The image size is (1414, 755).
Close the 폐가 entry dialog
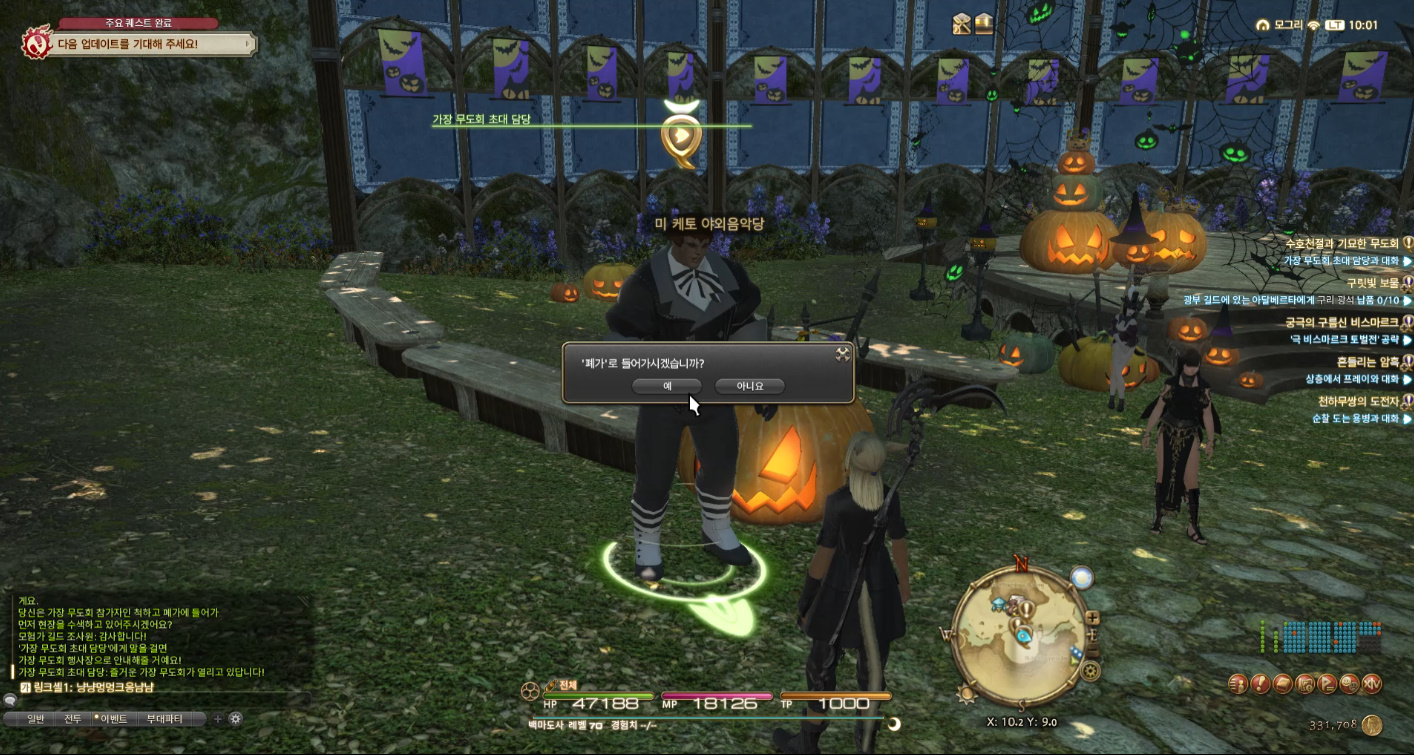[842, 353]
